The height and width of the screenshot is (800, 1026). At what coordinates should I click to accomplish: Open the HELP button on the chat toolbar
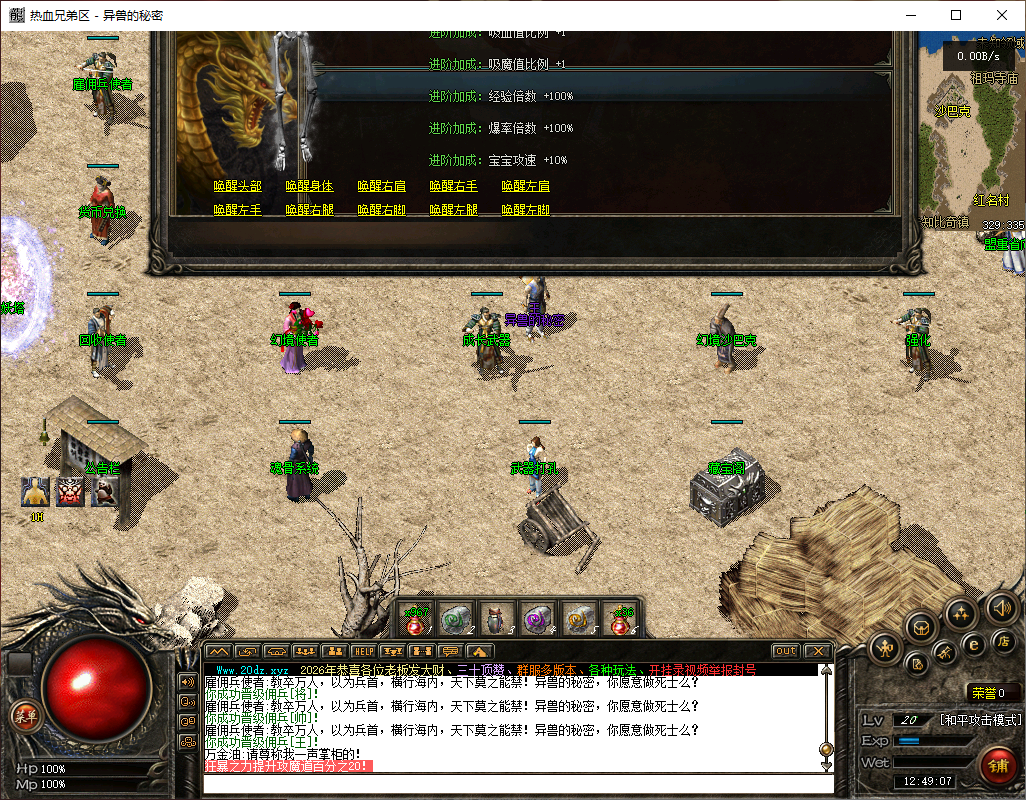click(x=362, y=652)
